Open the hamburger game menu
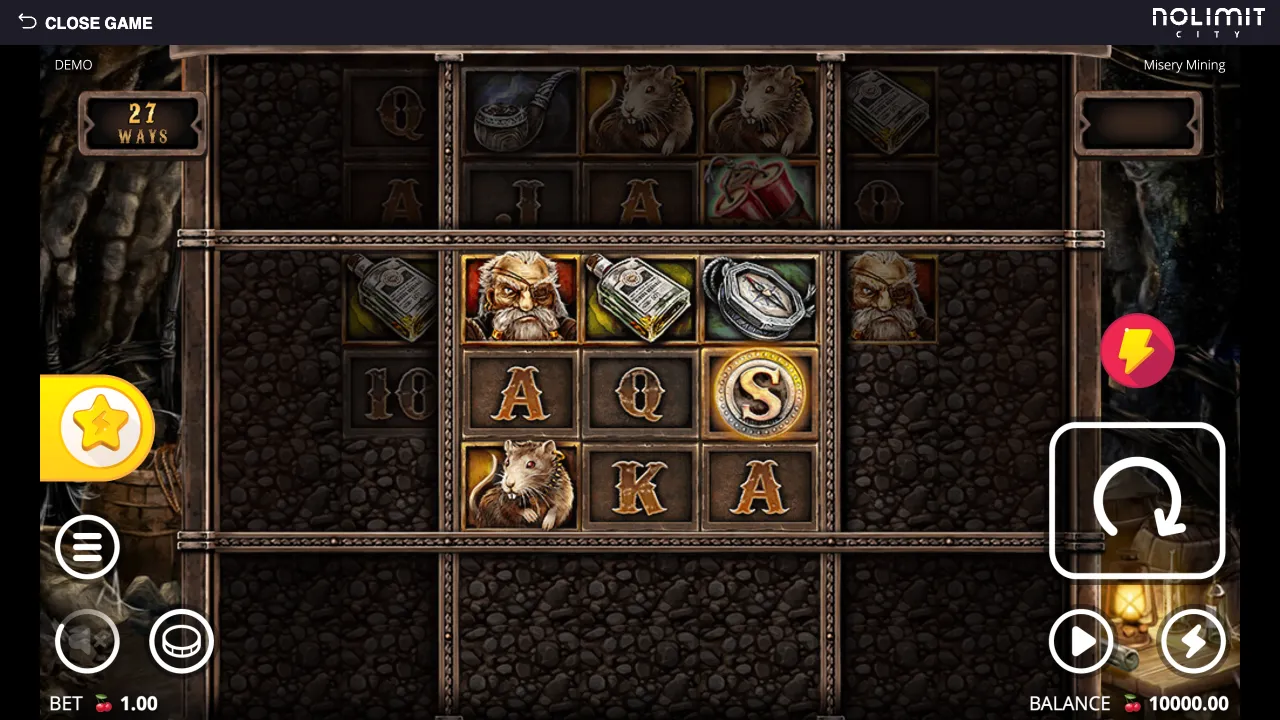 pyautogui.click(x=87, y=547)
